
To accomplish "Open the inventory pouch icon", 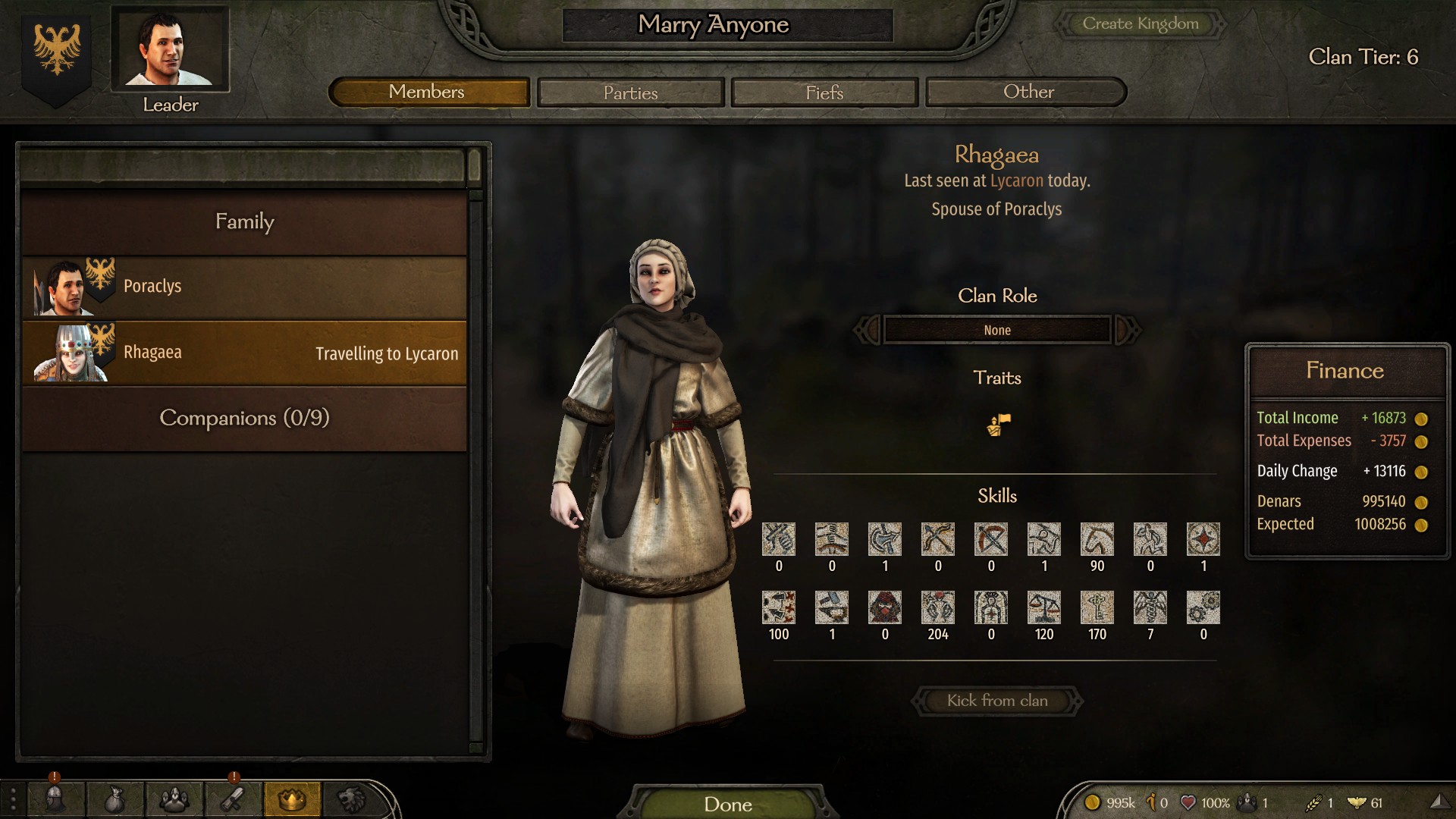I will tap(115, 799).
